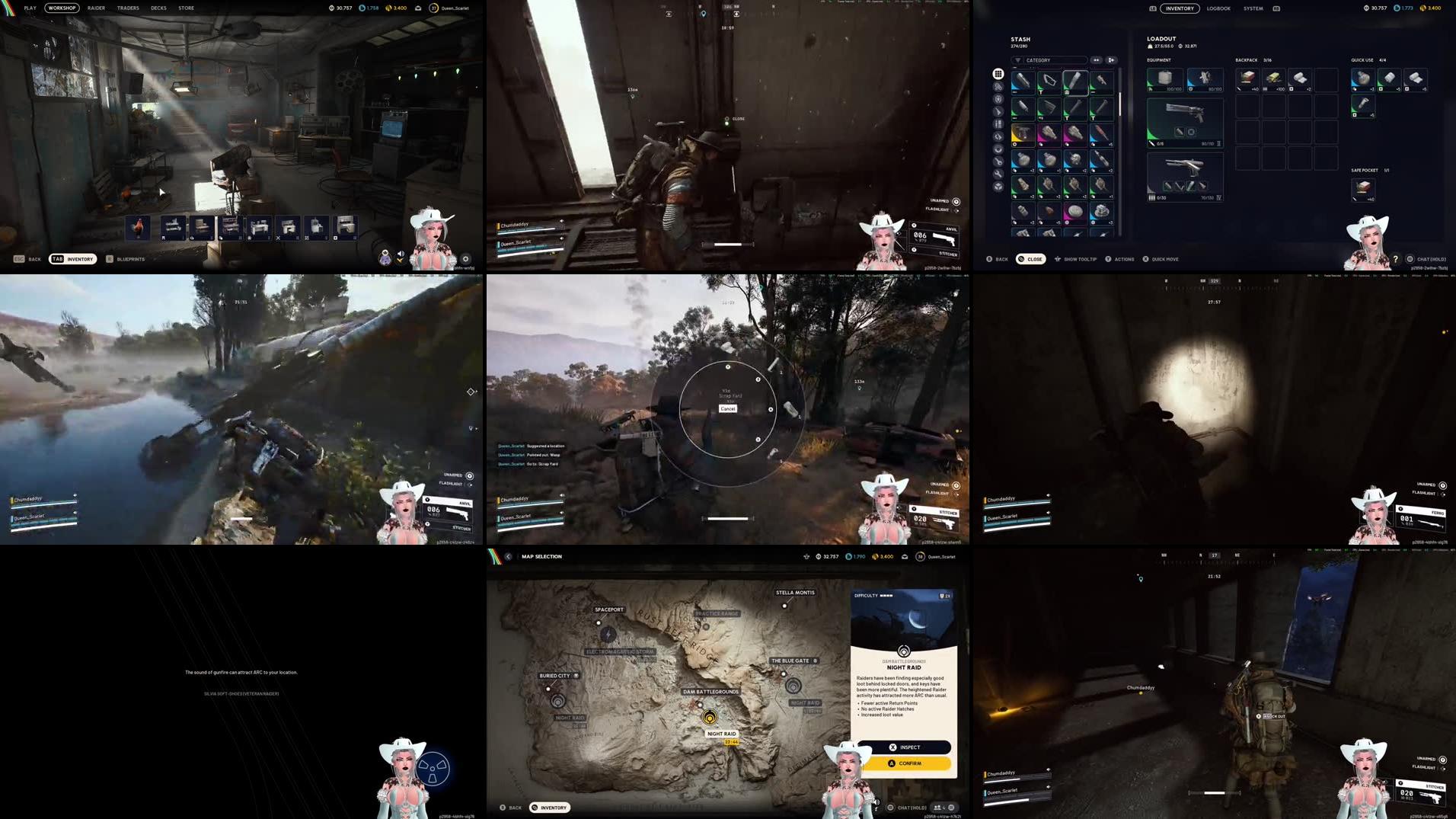
Task: Collapse Map Selection using the back chevron
Action: coord(508,556)
